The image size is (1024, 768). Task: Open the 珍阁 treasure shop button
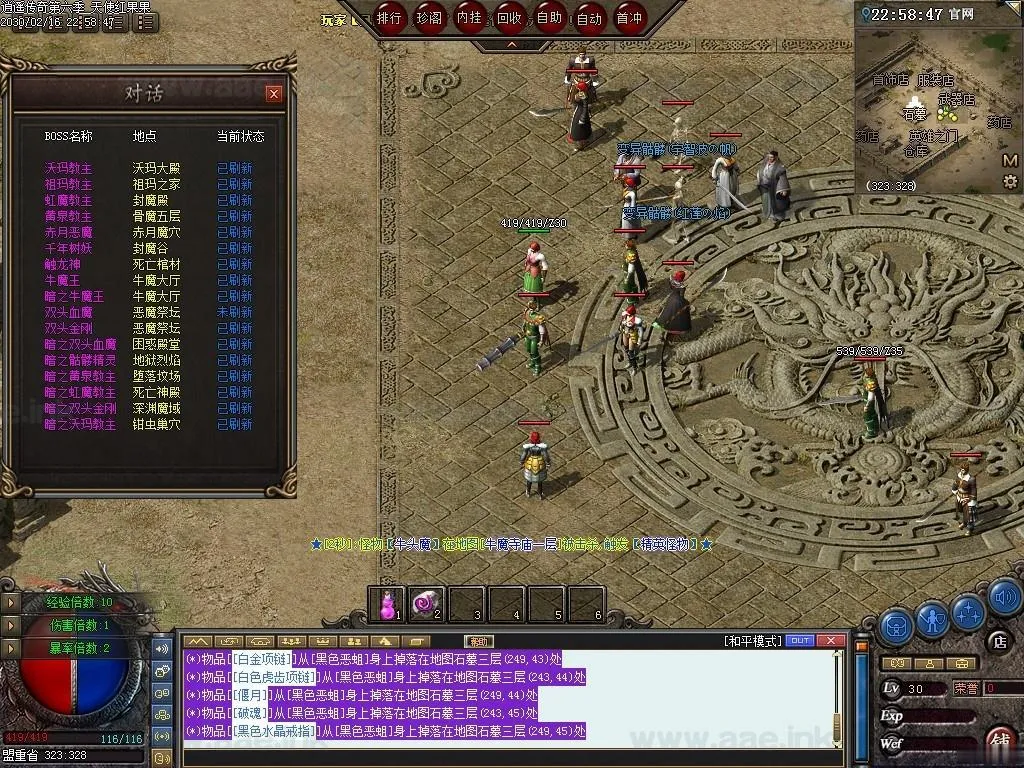tap(430, 18)
